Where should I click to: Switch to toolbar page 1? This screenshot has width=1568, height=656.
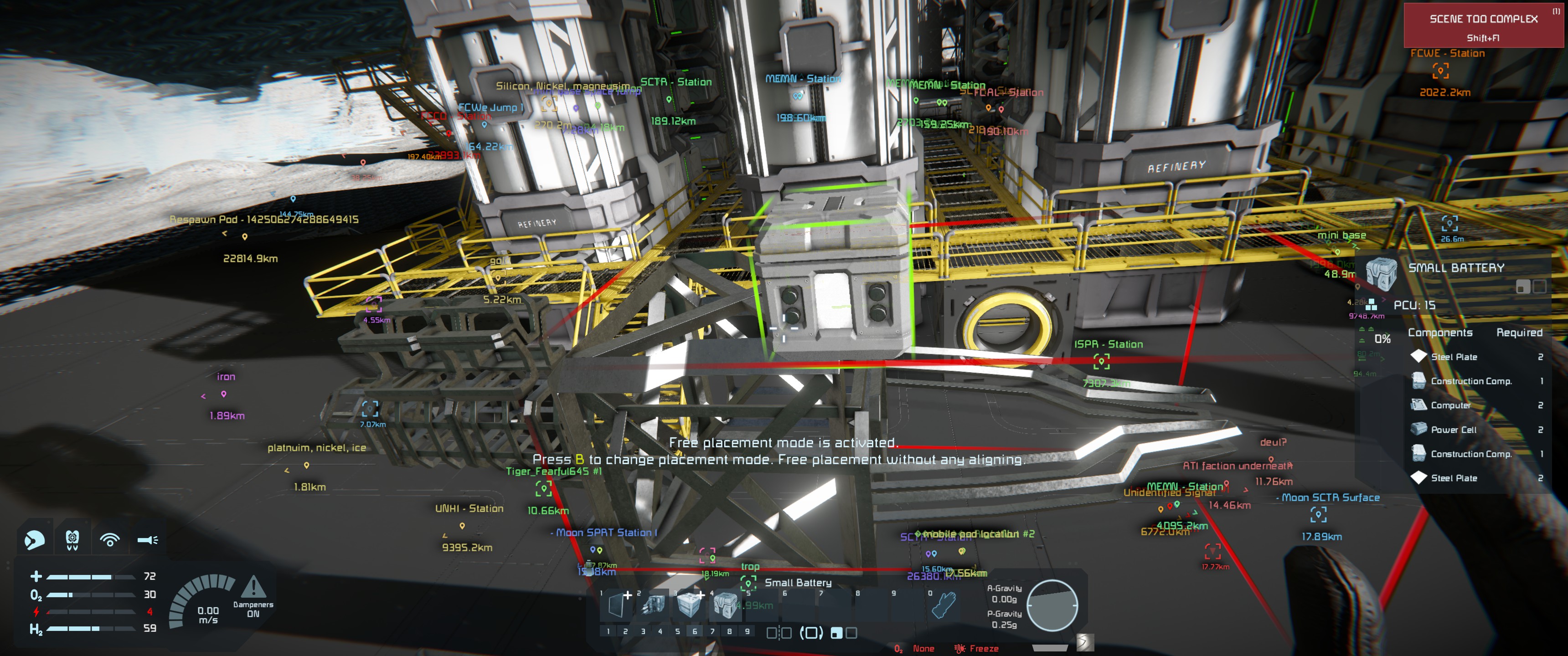pyautogui.click(x=608, y=632)
